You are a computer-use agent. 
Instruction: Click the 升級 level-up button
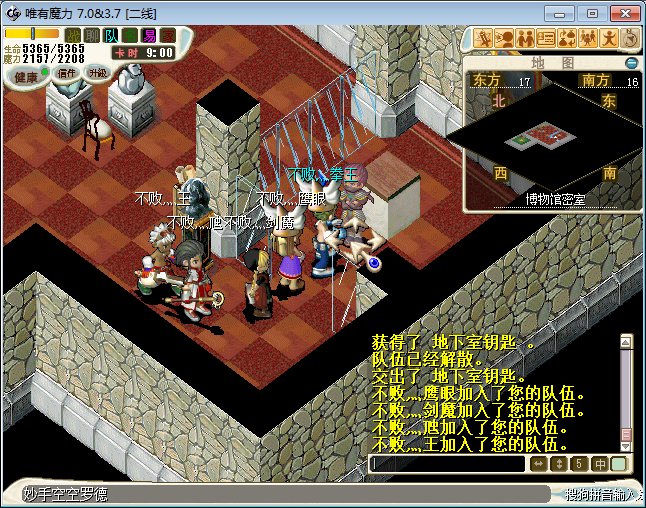pyautogui.click(x=97, y=73)
